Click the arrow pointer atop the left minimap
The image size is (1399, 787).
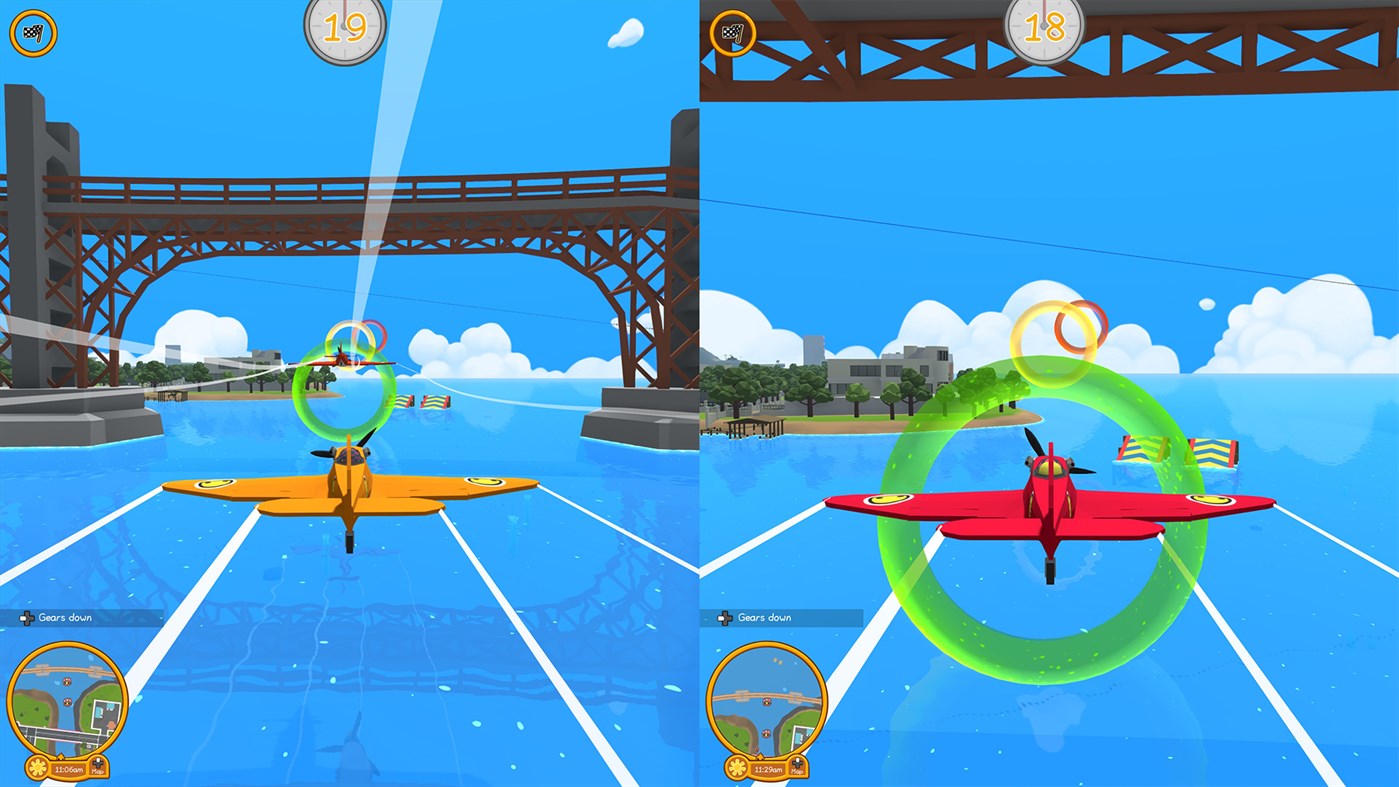coord(61,755)
